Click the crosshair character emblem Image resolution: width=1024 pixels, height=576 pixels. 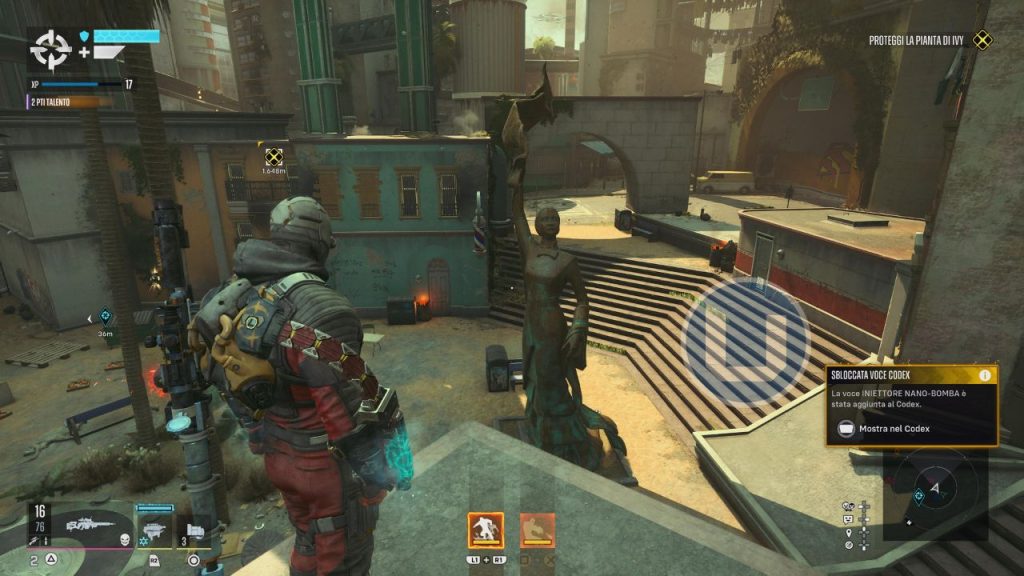pyautogui.click(x=48, y=48)
